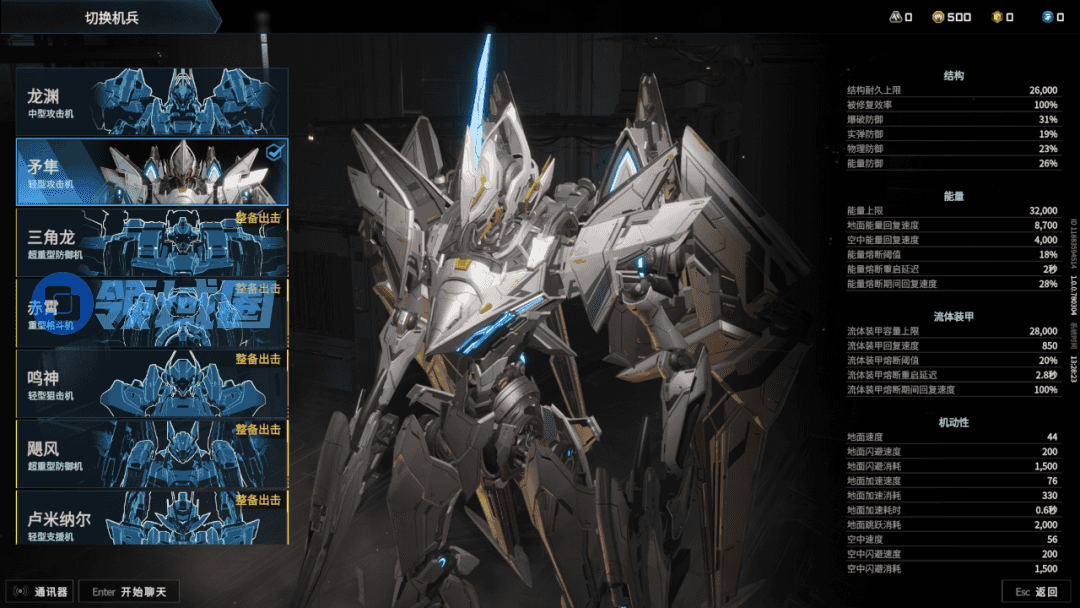Select the 赤霄 heavy melee mech
This screenshot has height=608, width=1080.
pos(152,313)
